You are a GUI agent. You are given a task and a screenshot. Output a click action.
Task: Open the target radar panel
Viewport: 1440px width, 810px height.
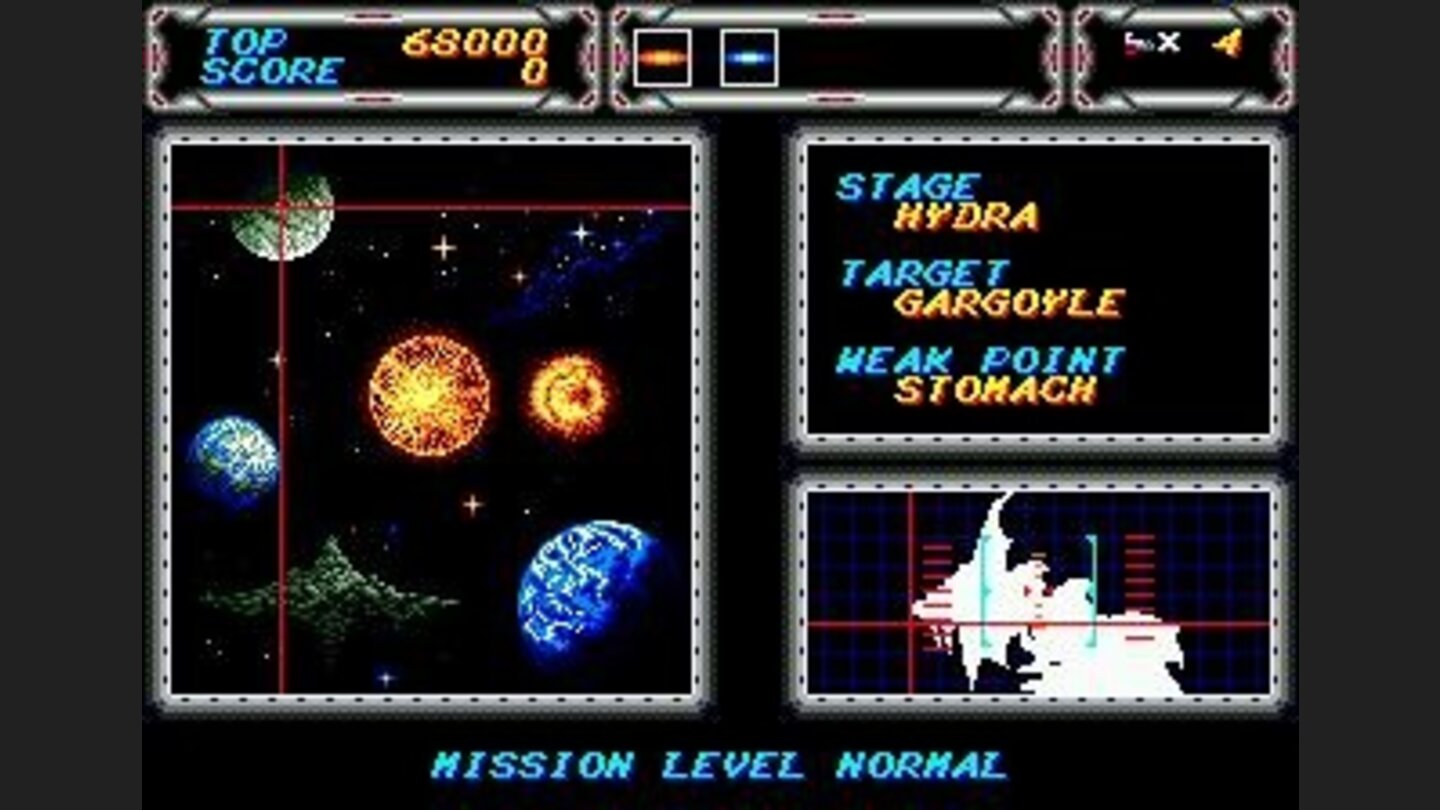[x=1037, y=590]
